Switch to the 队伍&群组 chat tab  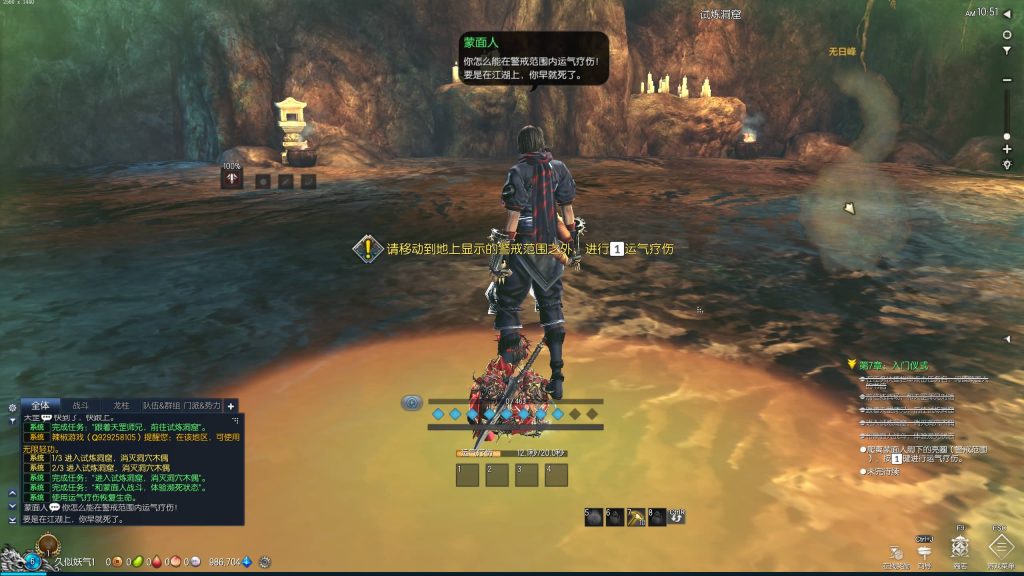[161, 405]
